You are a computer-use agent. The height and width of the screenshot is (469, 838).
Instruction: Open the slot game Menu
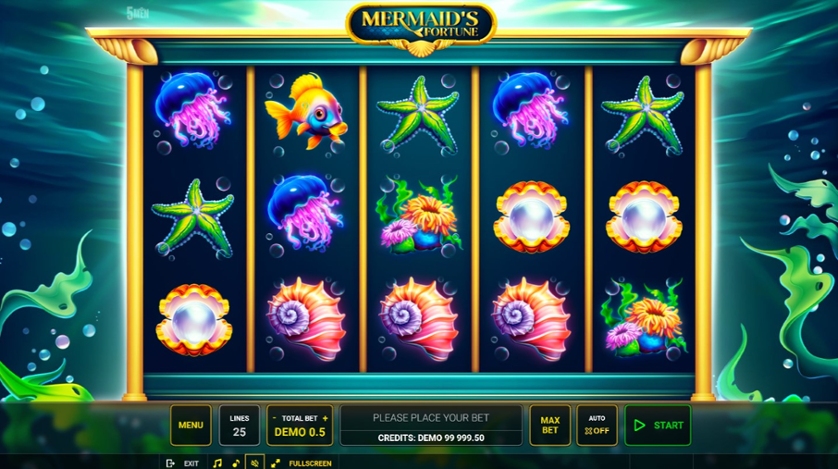coord(190,425)
